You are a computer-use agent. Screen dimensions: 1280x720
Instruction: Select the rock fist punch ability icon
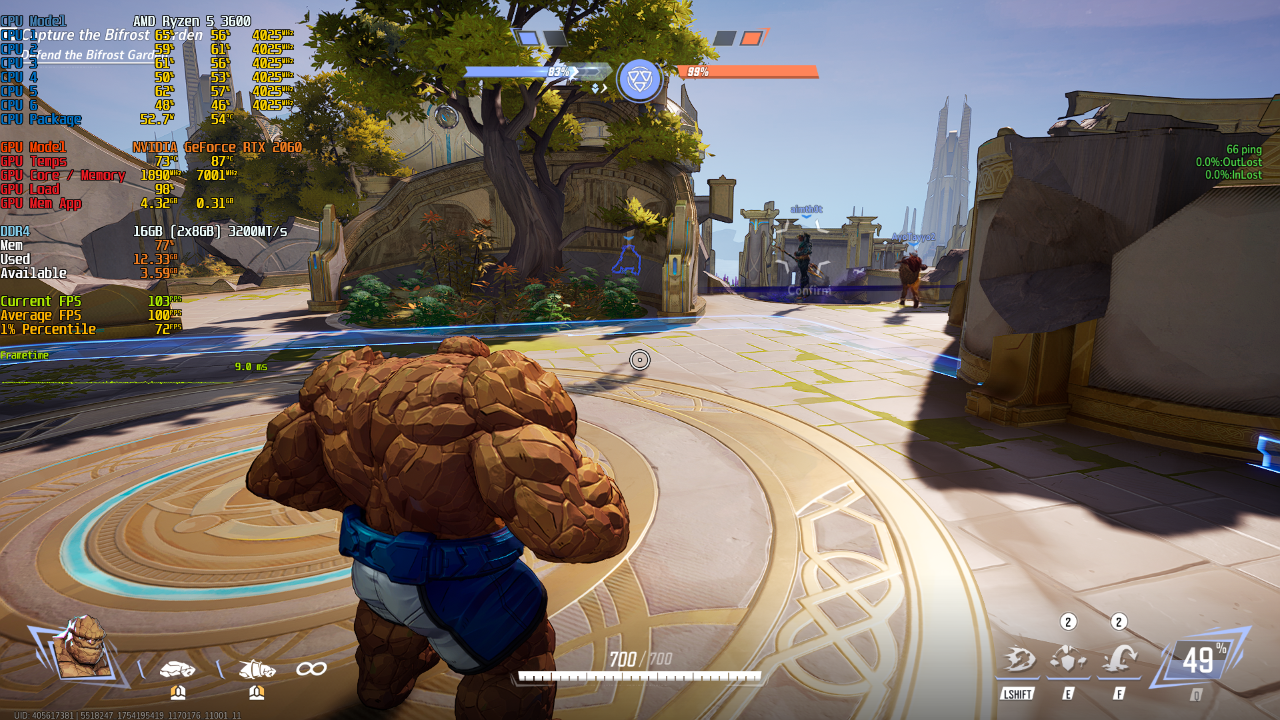pyautogui.click(x=177, y=668)
